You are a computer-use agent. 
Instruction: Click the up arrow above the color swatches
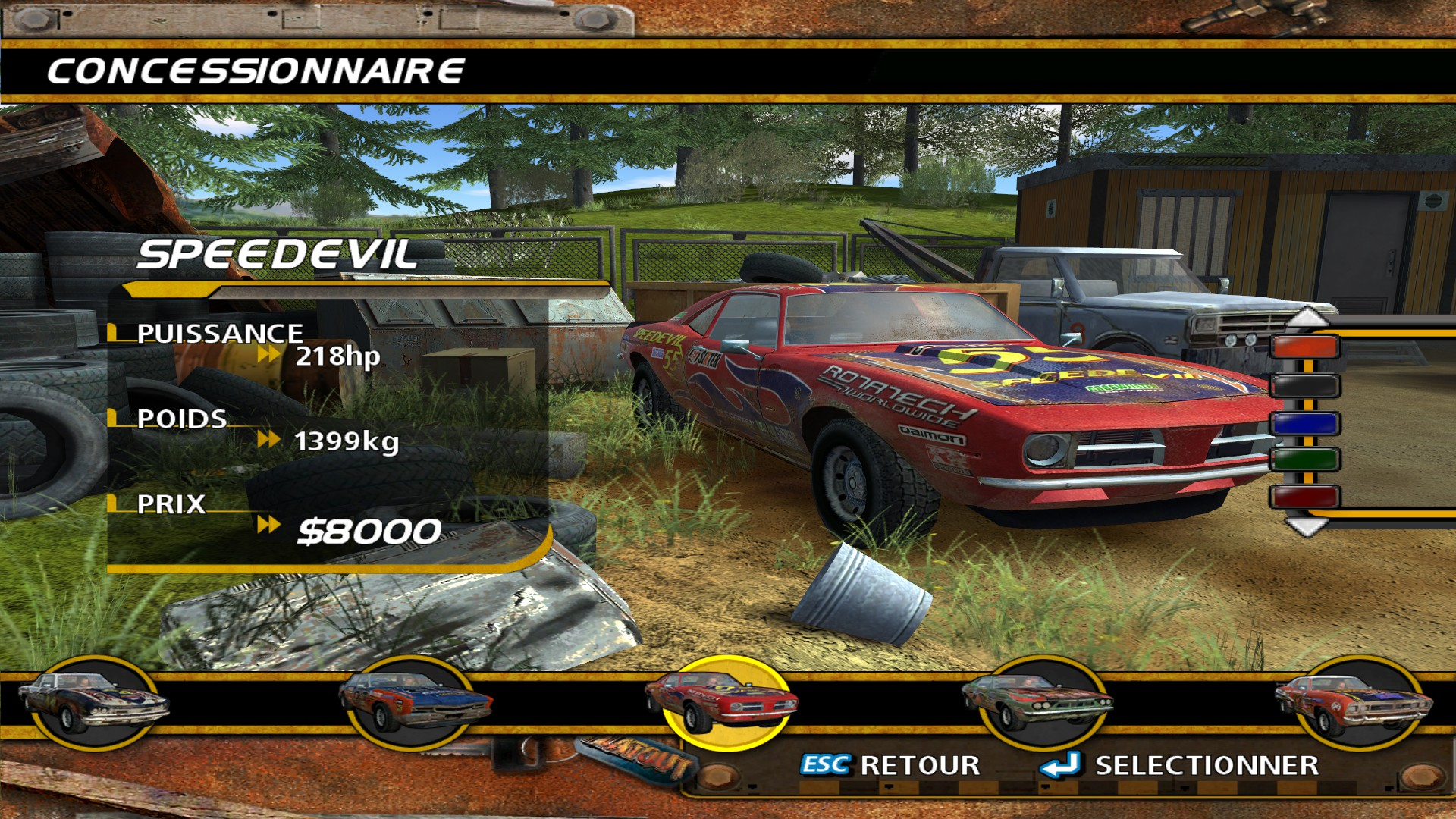(1306, 317)
